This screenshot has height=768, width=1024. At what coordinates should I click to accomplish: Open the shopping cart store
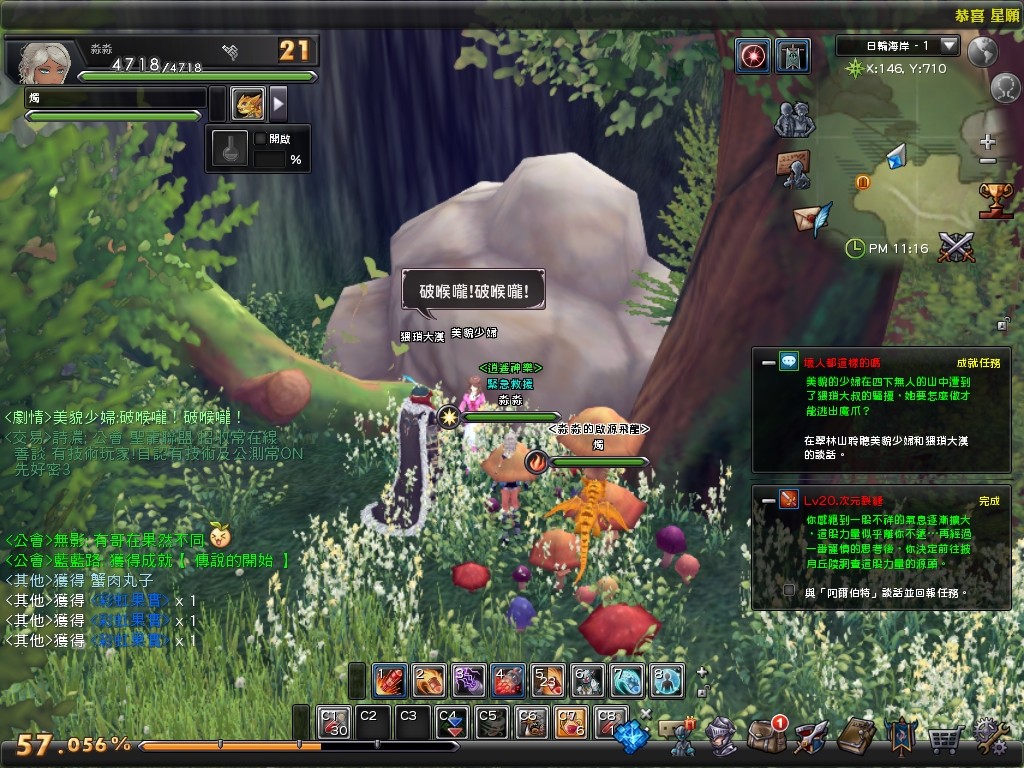click(x=943, y=739)
